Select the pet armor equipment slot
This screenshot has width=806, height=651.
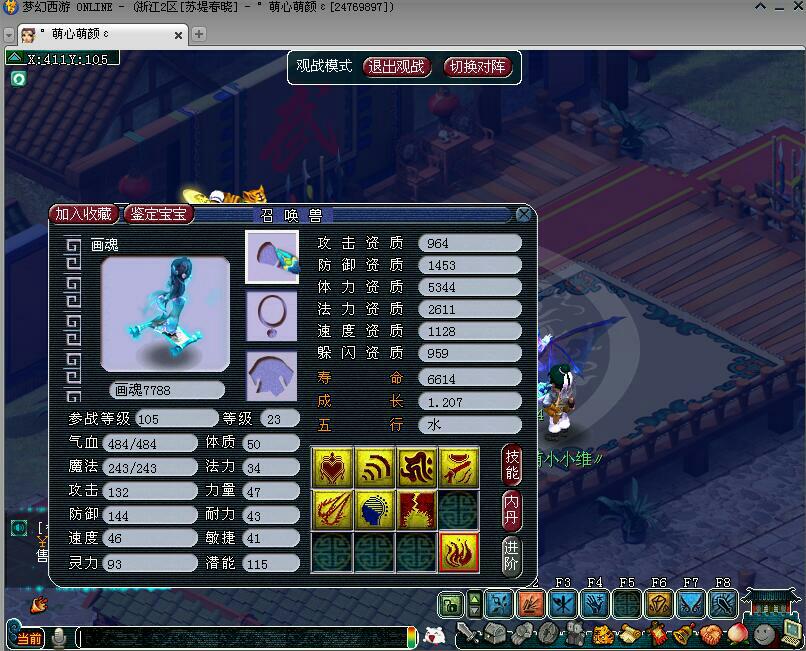pos(272,376)
